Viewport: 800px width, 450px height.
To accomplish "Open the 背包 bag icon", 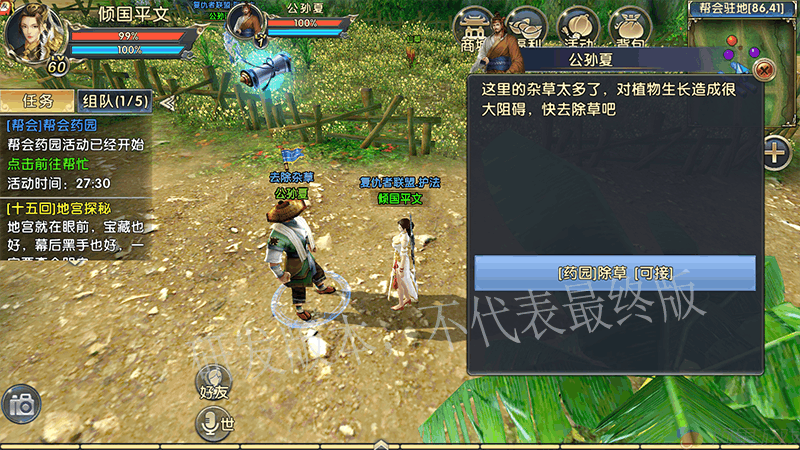I will click(x=629, y=28).
